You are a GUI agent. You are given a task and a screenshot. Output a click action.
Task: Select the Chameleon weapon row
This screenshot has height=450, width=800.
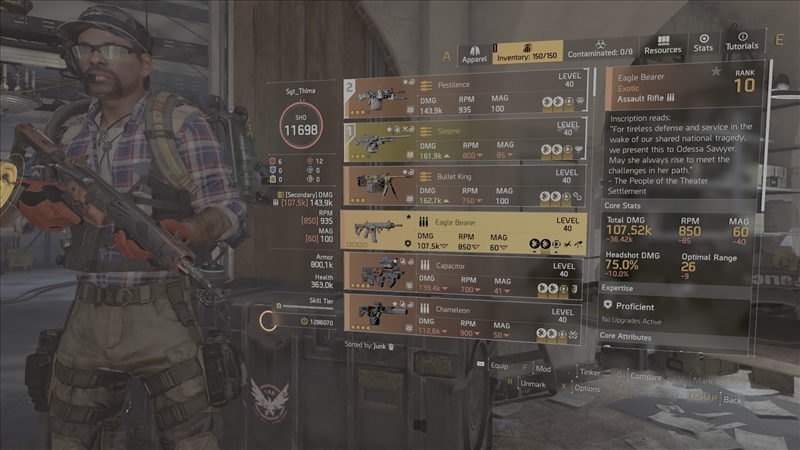[464, 316]
